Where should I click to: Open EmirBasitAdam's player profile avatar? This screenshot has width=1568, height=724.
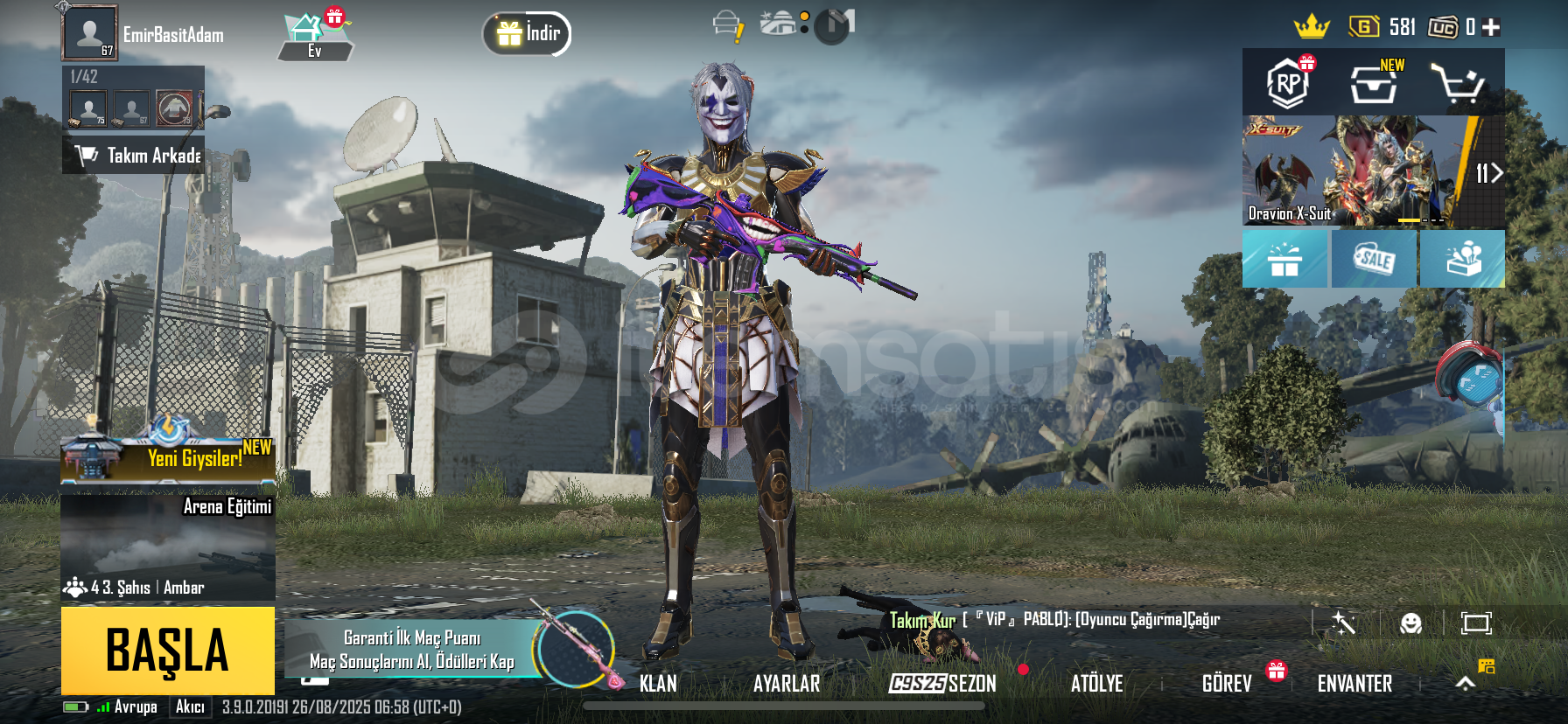pyautogui.click(x=89, y=33)
